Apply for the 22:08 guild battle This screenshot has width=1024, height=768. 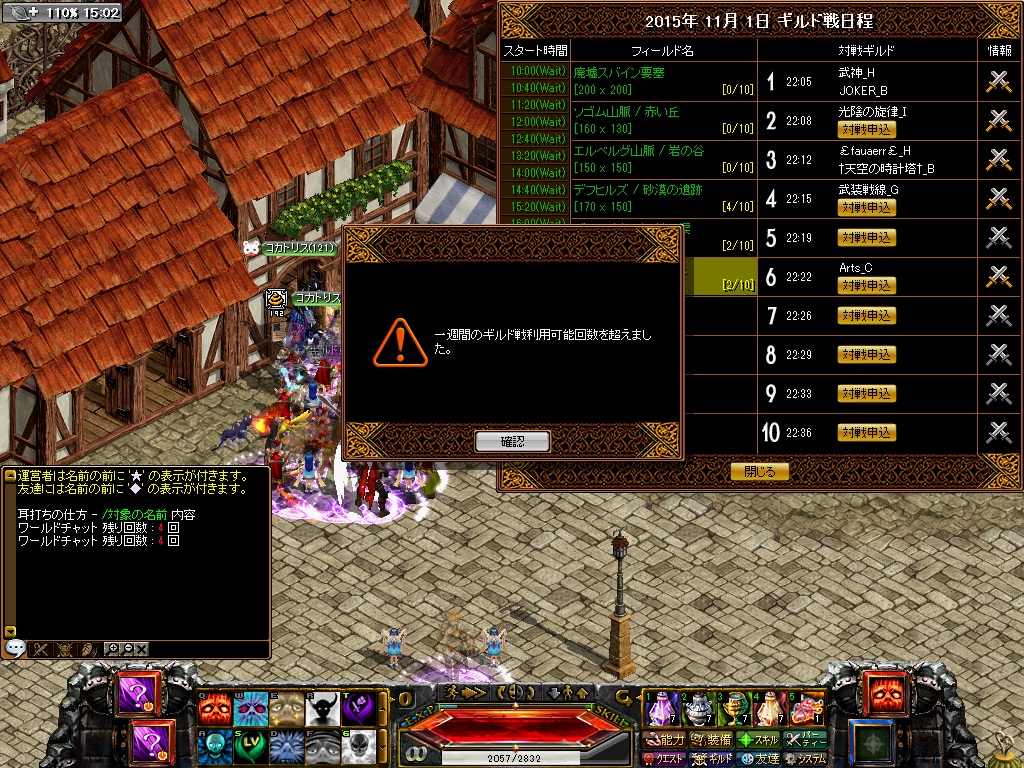(866, 130)
